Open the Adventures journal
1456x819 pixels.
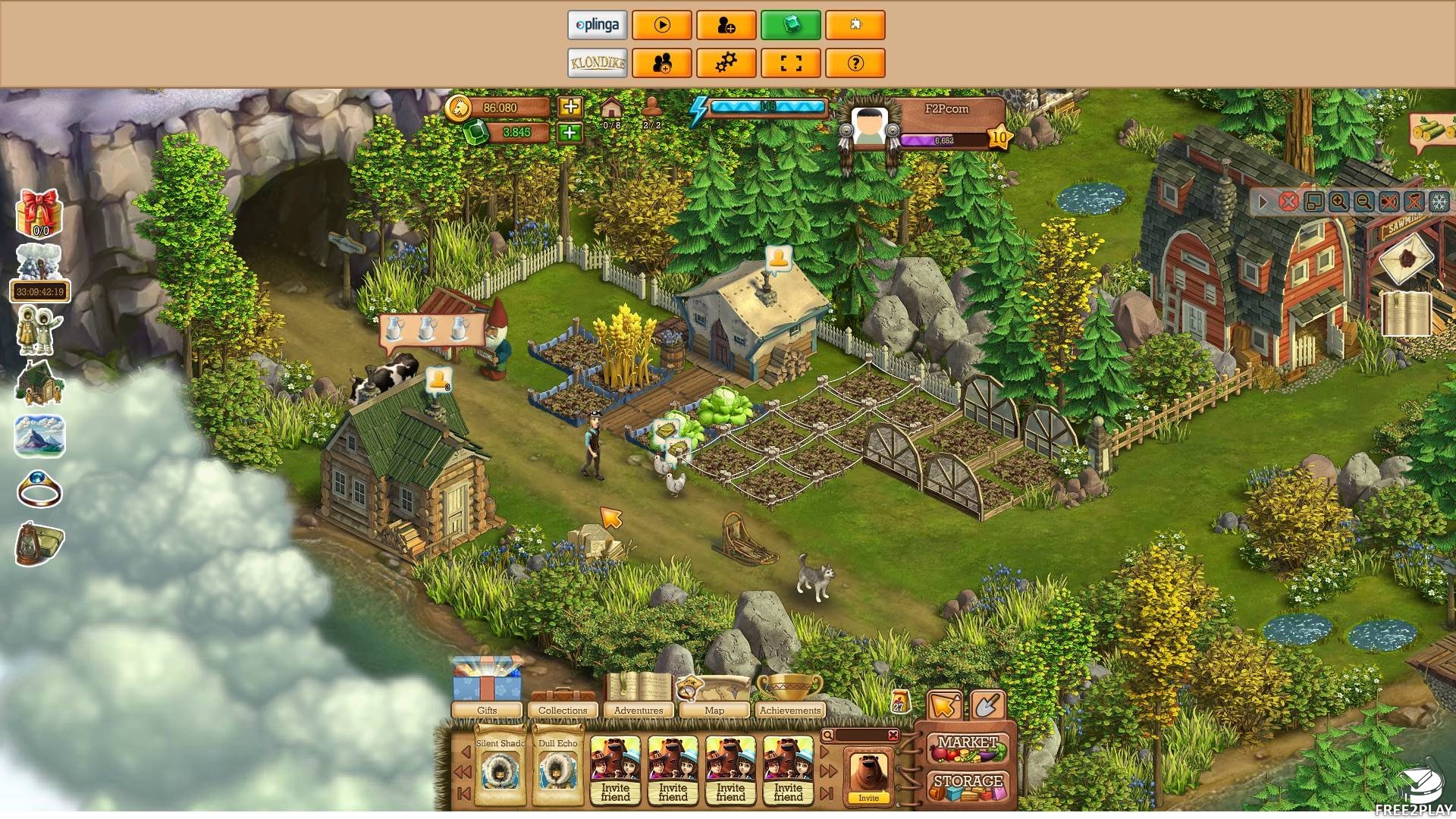pyautogui.click(x=638, y=694)
